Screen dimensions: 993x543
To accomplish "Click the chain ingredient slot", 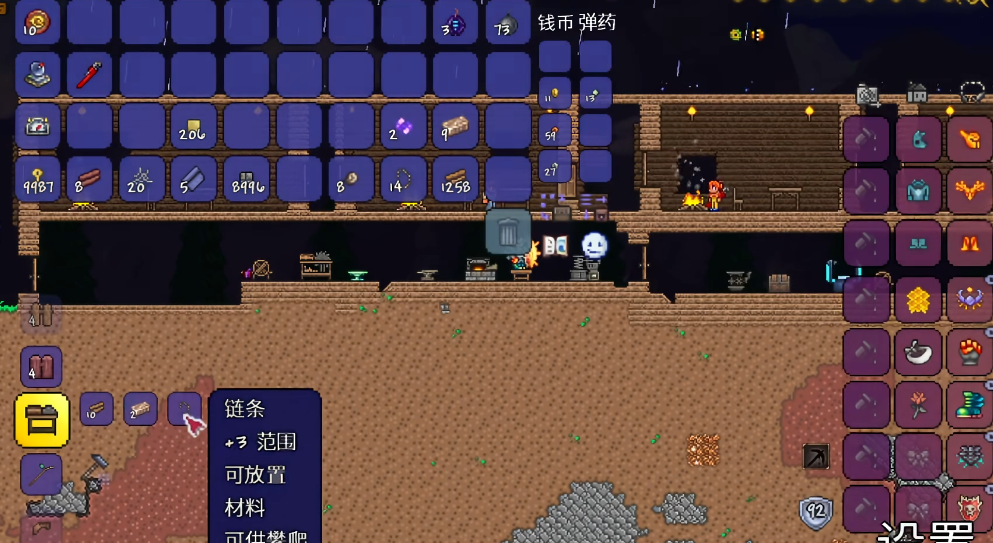I will click(x=184, y=409).
